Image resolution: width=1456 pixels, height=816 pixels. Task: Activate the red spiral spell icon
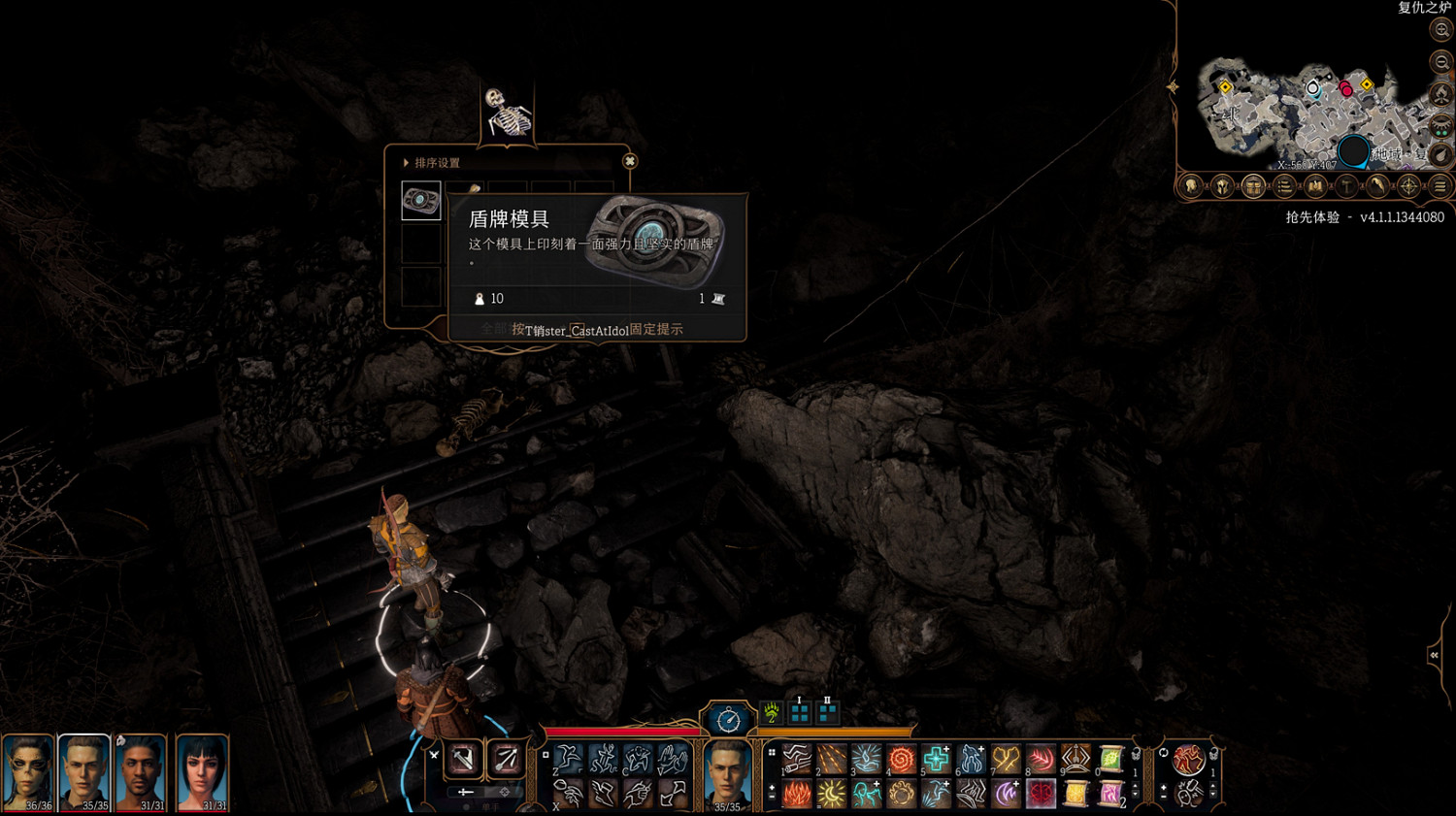pos(901,759)
